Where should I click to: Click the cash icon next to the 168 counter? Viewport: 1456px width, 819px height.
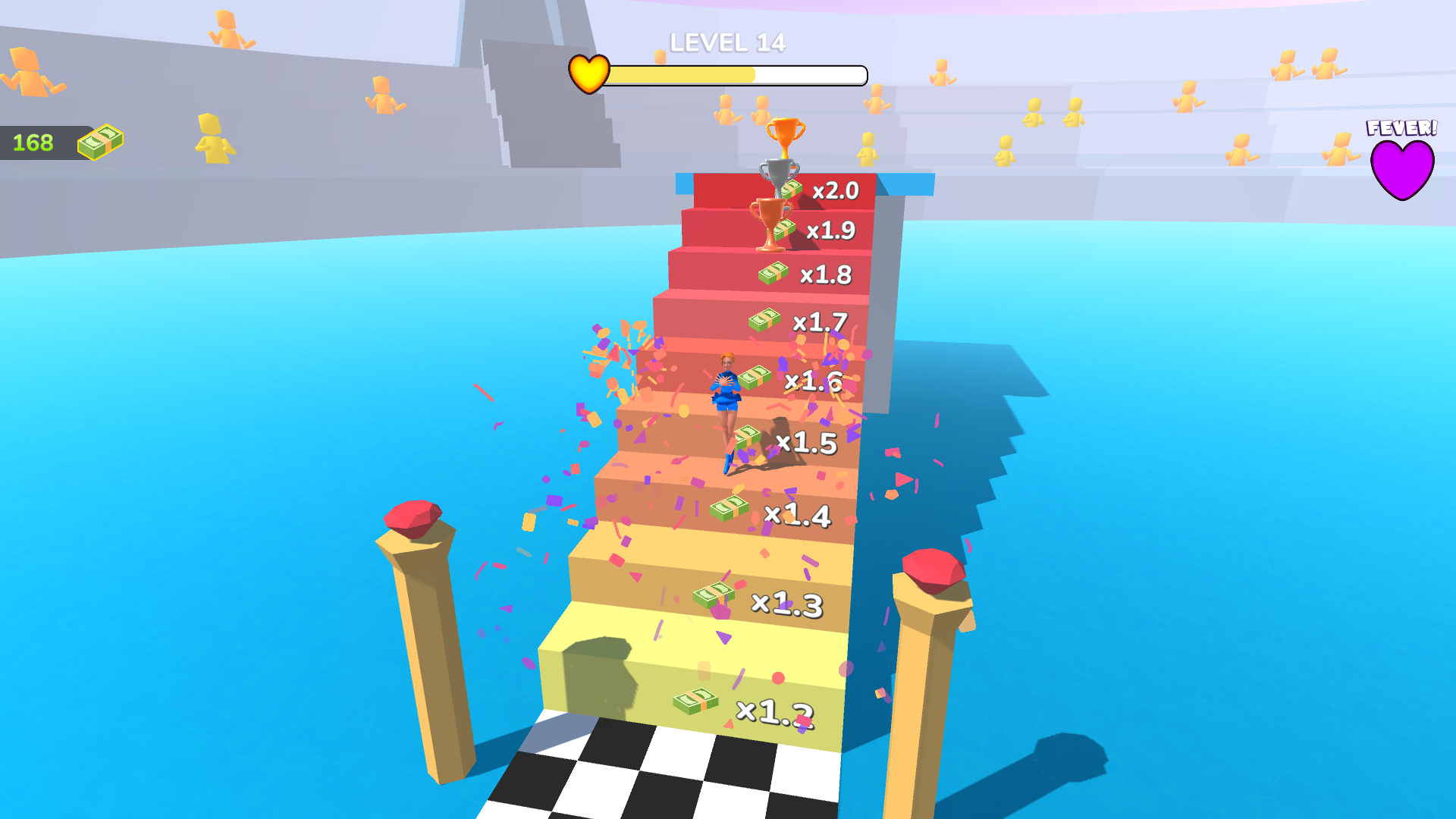click(x=99, y=140)
